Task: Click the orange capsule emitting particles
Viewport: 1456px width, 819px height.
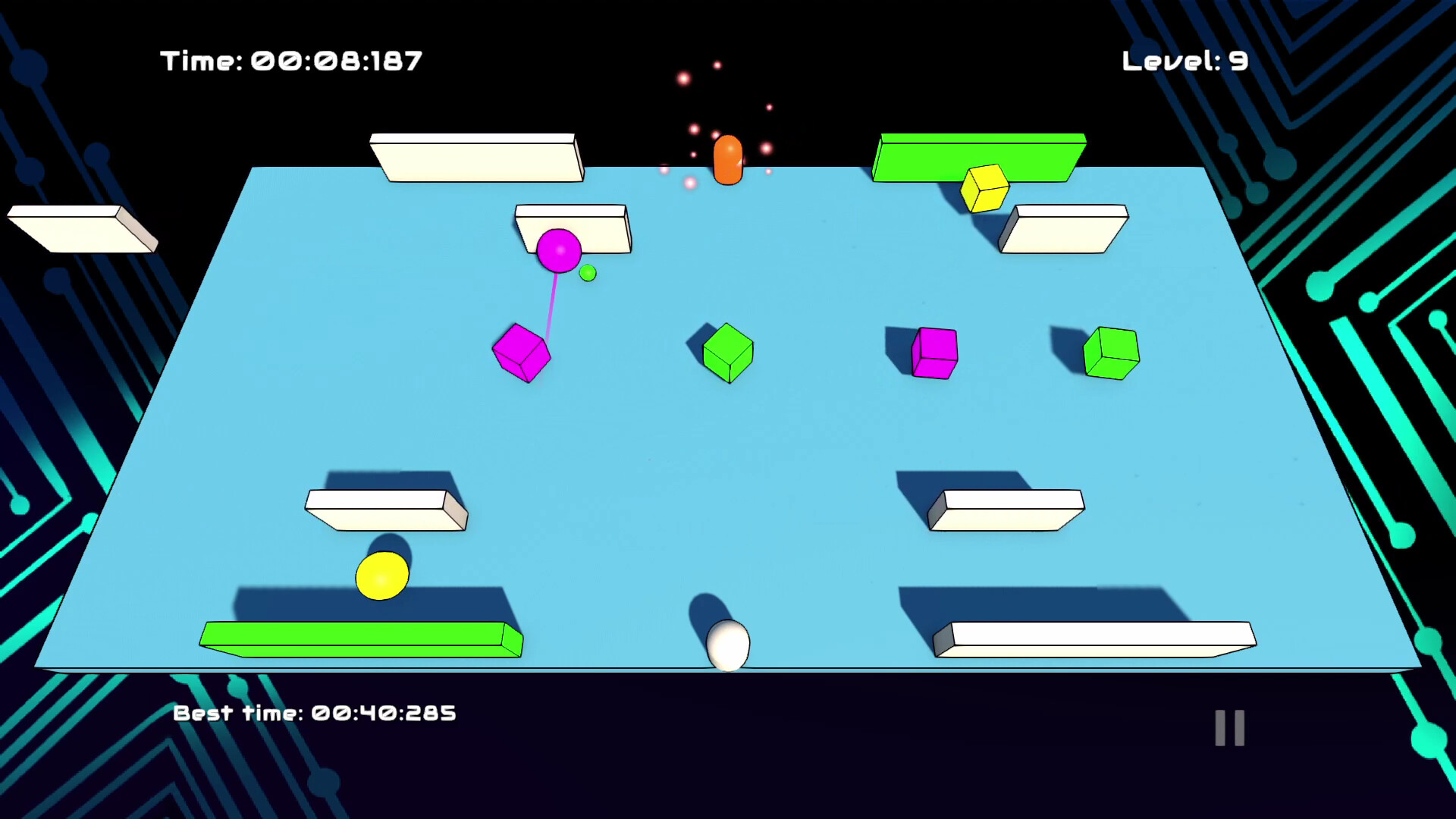Action: [726, 159]
